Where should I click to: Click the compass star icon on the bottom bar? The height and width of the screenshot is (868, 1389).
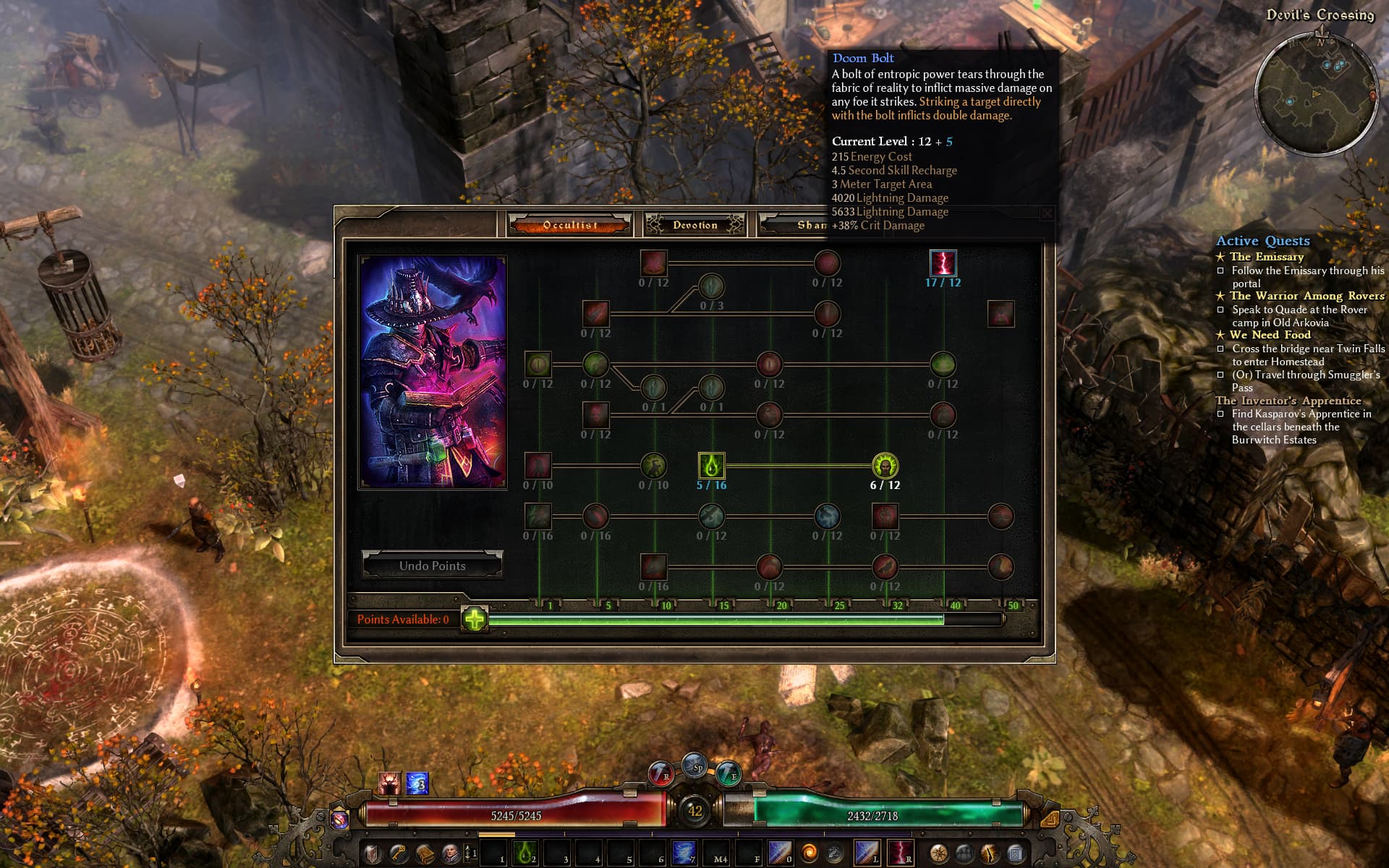tap(938, 854)
